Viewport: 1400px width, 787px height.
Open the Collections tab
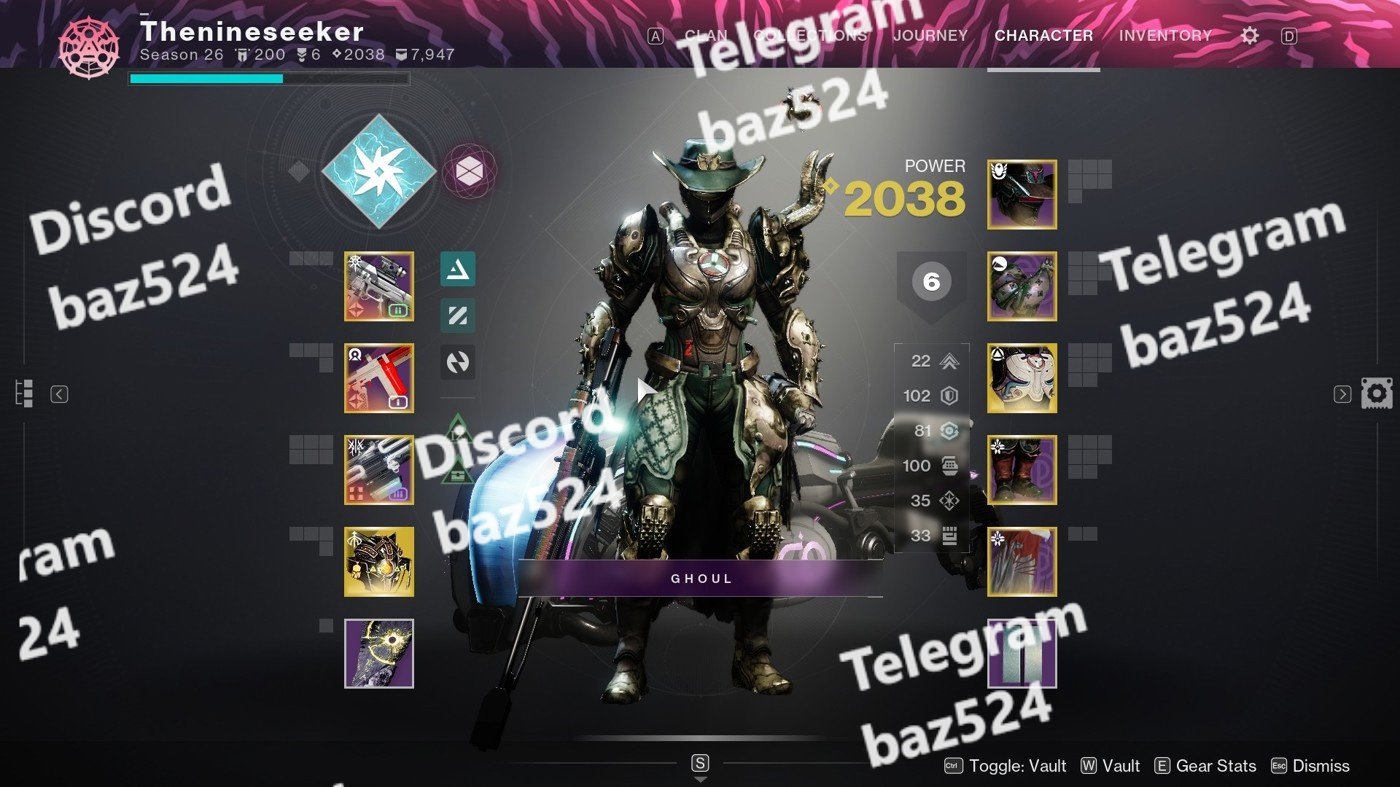pyautogui.click(x=810, y=35)
